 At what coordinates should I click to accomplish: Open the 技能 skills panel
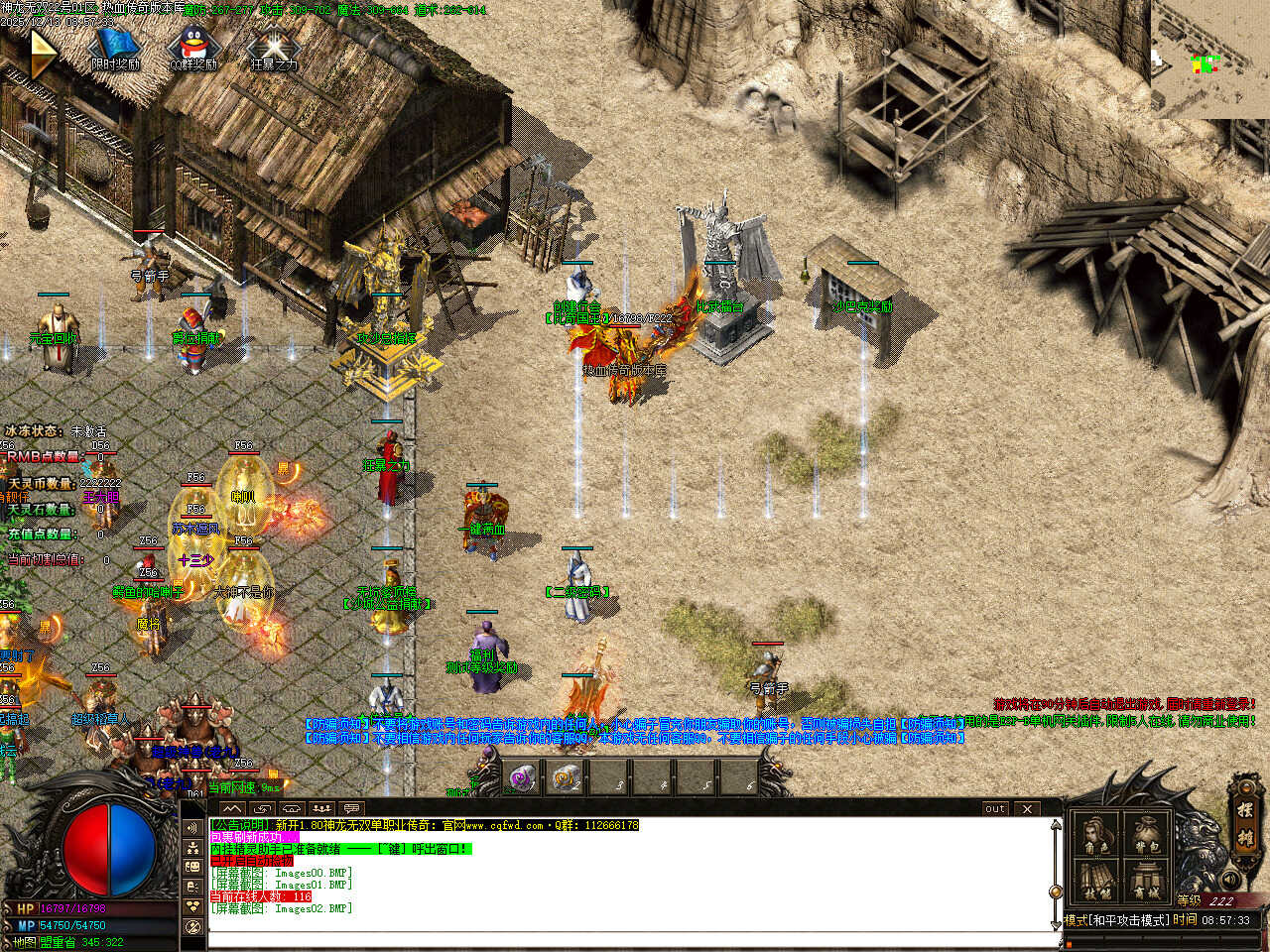(x=1096, y=881)
